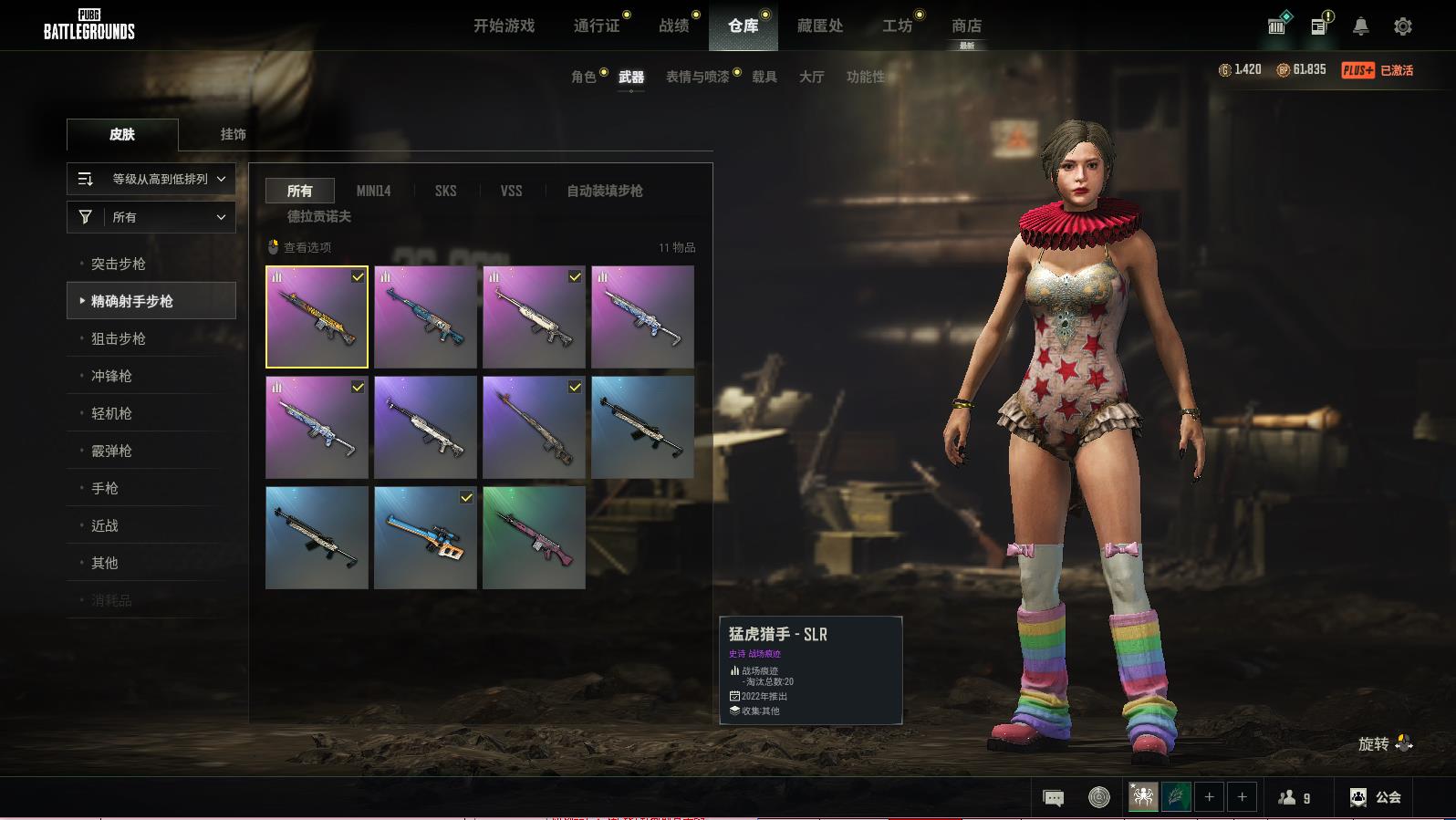Select the yellow tiger-stripe SLR skin
Viewport: 1456px width, 820px height.
click(x=317, y=317)
